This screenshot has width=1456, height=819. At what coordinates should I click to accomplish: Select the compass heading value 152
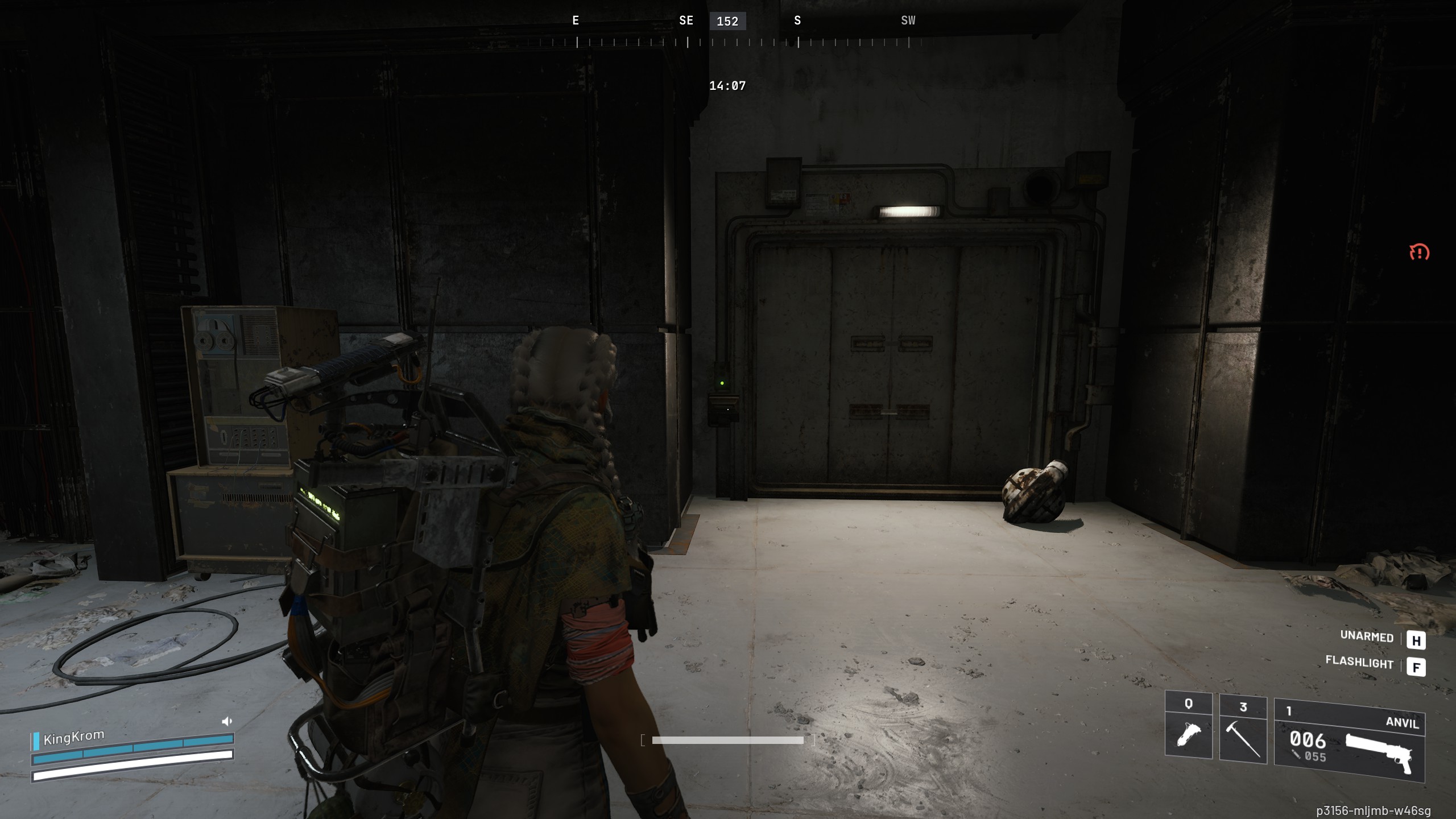coord(727,21)
